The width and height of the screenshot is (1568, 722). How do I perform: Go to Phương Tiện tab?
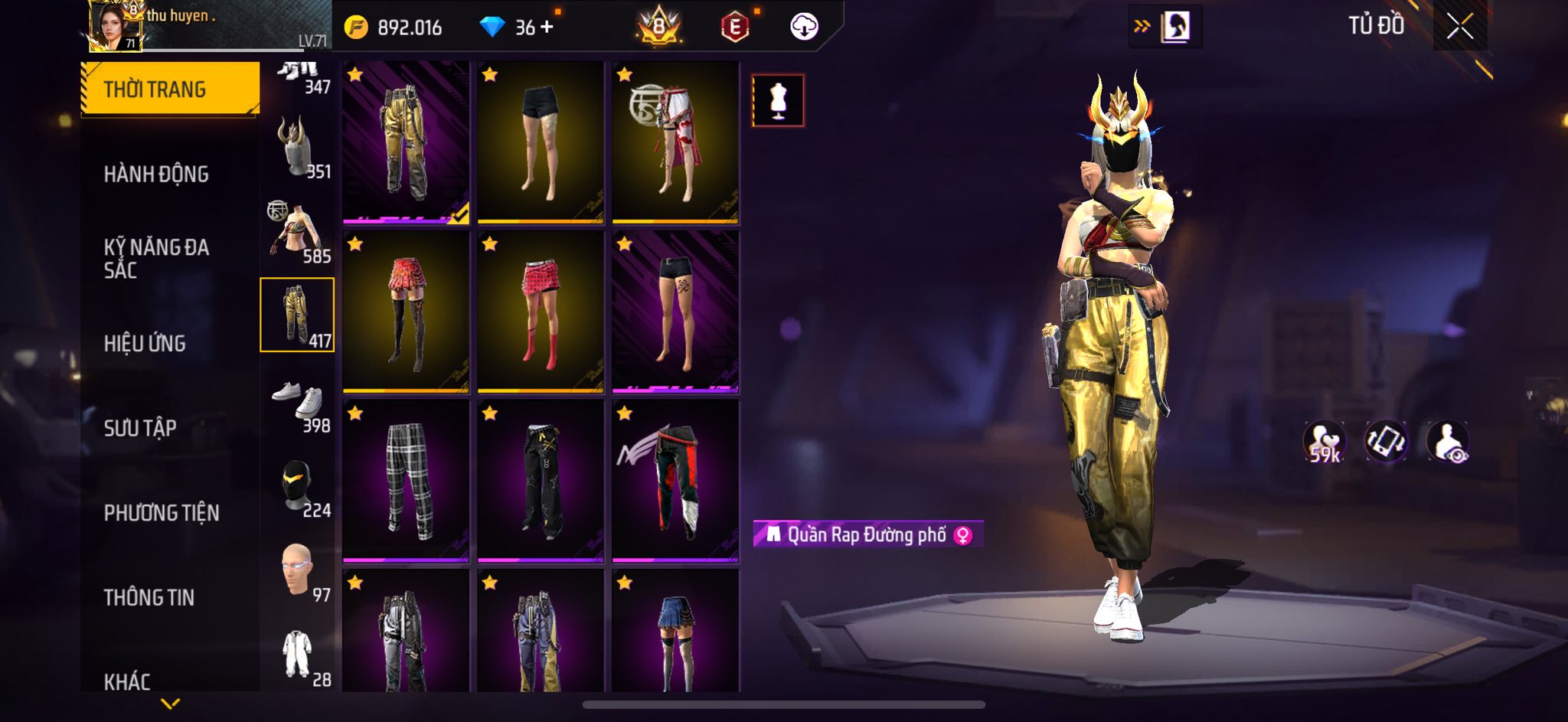coord(162,513)
